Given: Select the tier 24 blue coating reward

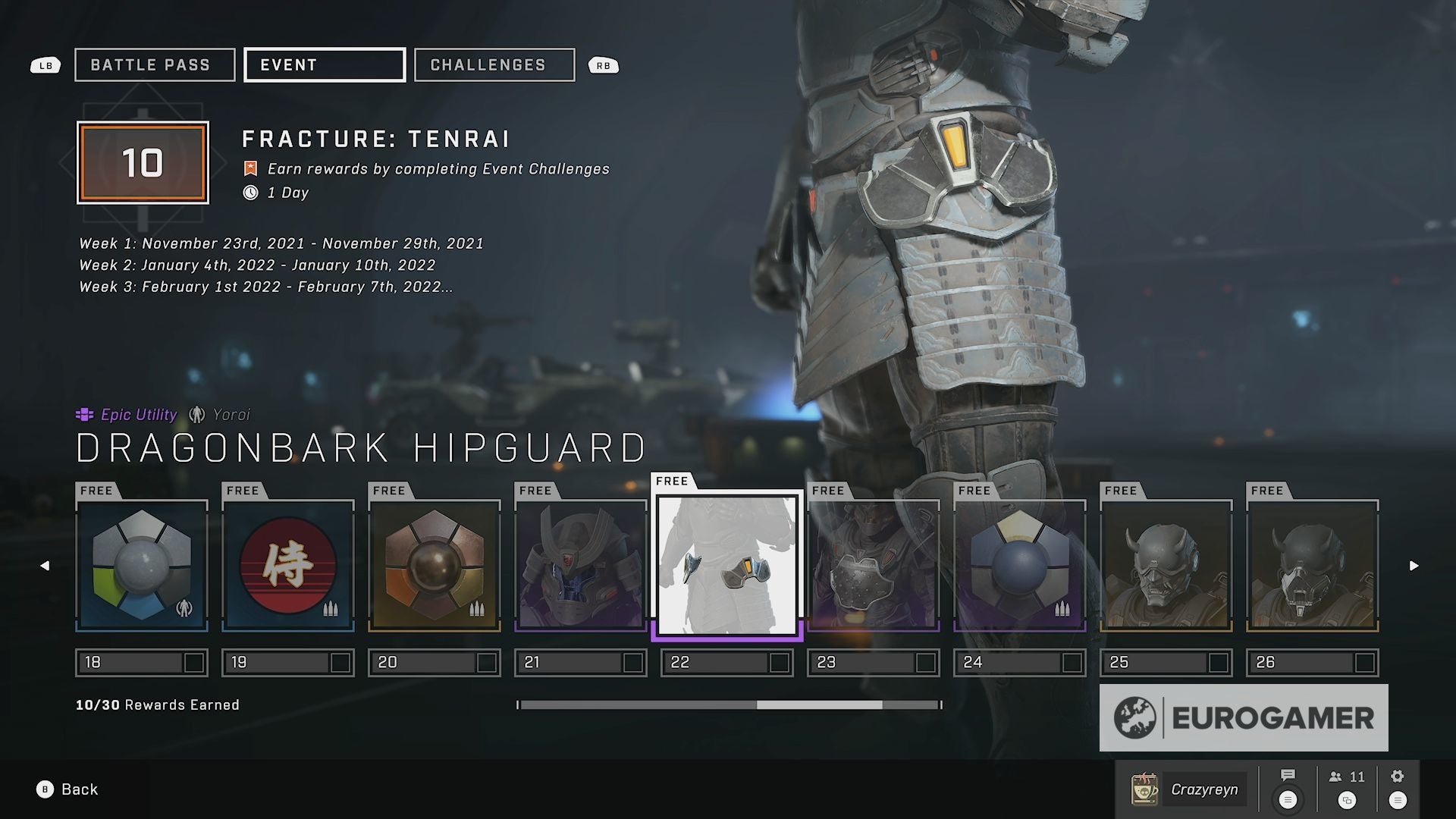Looking at the screenshot, I should tap(1020, 566).
